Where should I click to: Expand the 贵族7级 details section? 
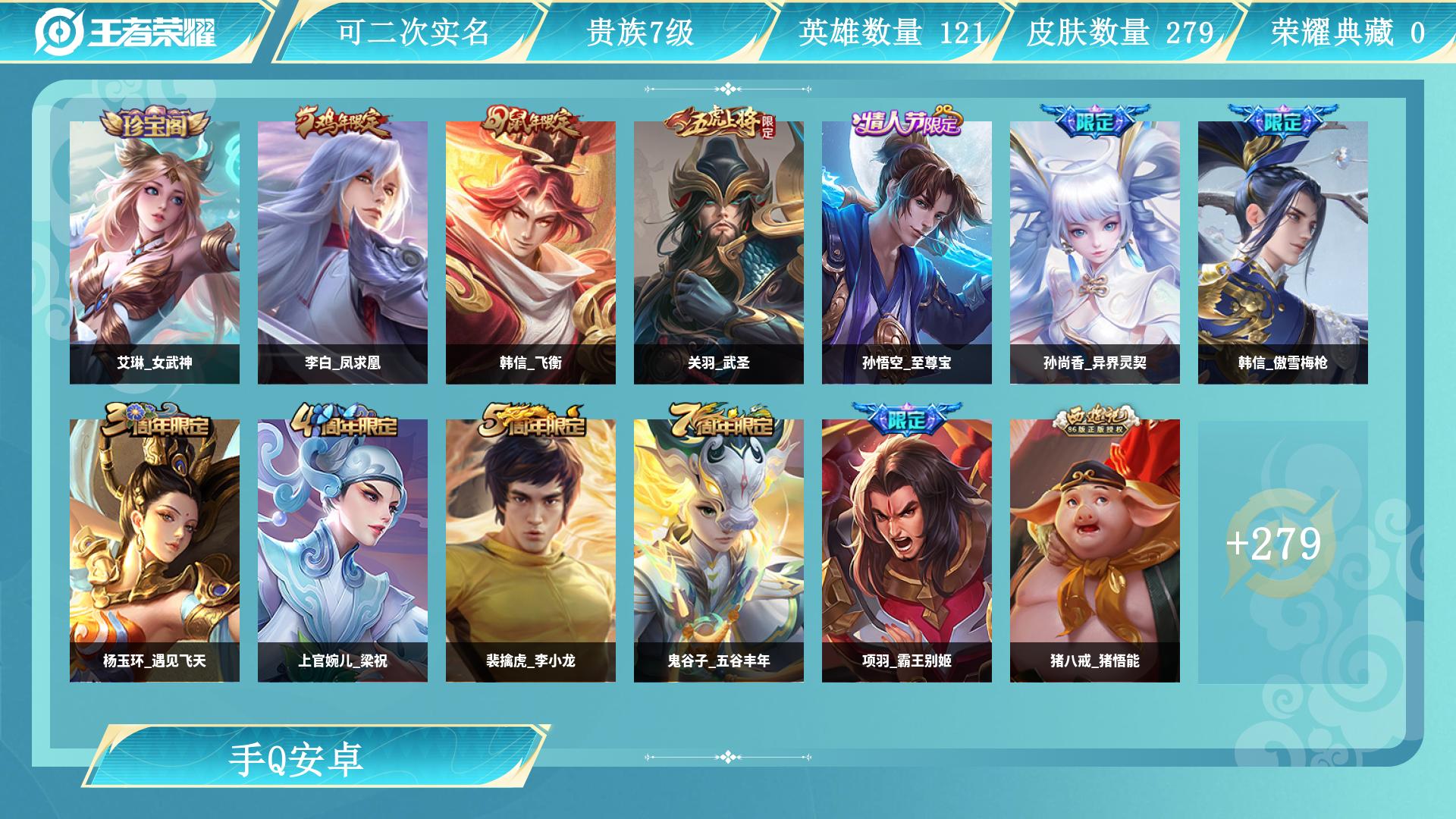[641, 31]
